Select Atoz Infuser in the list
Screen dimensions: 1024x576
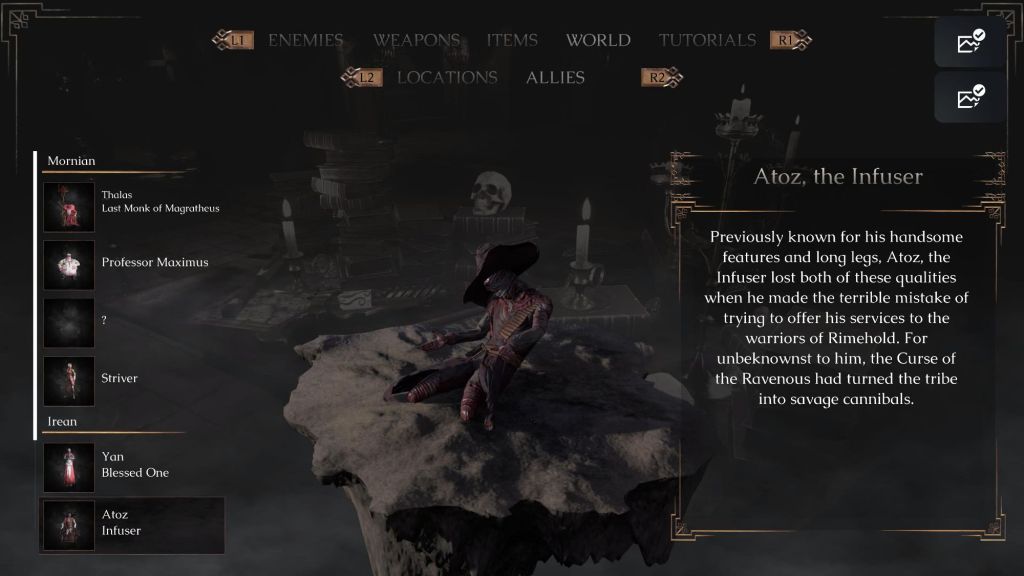tap(132, 524)
